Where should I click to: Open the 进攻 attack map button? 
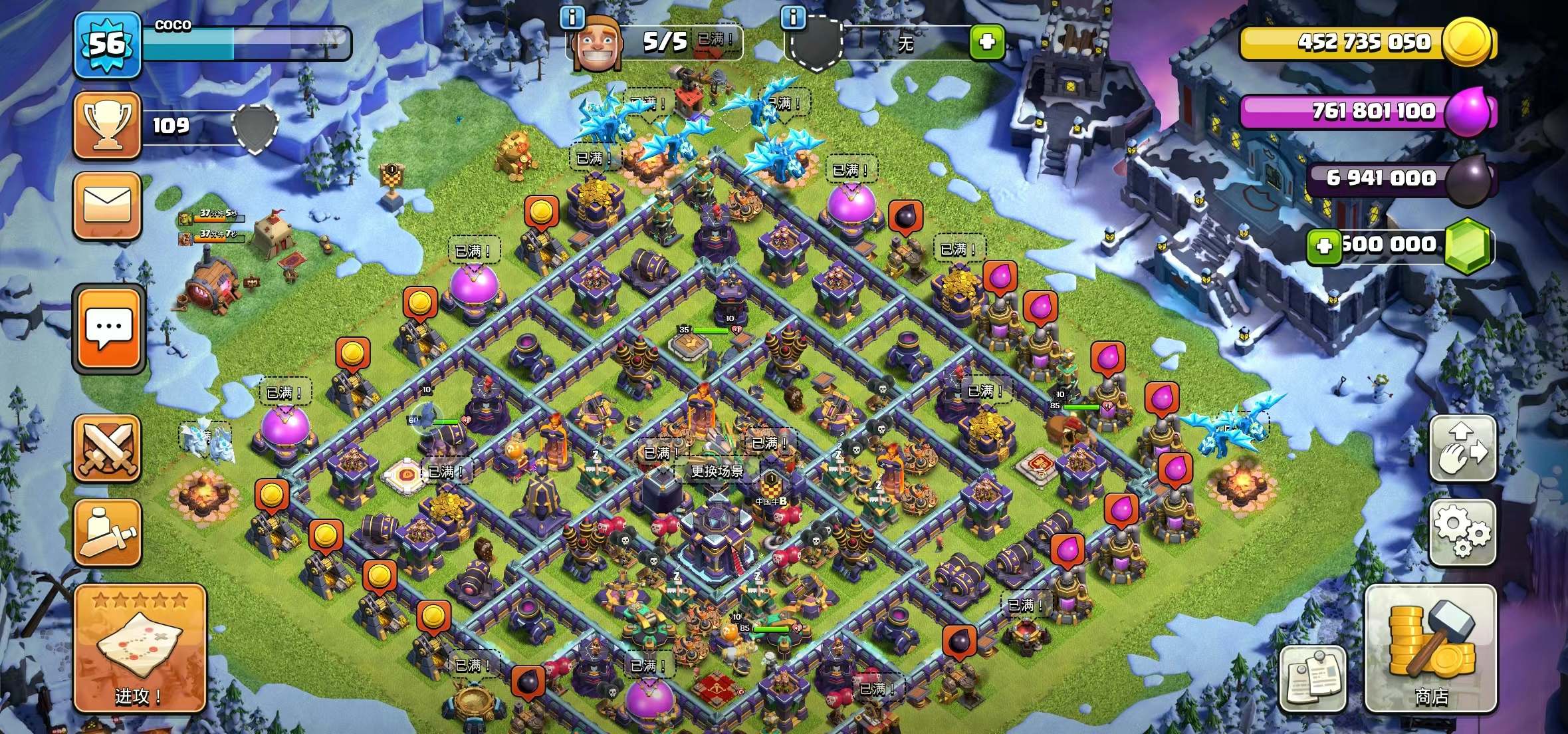tap(140, 648)
